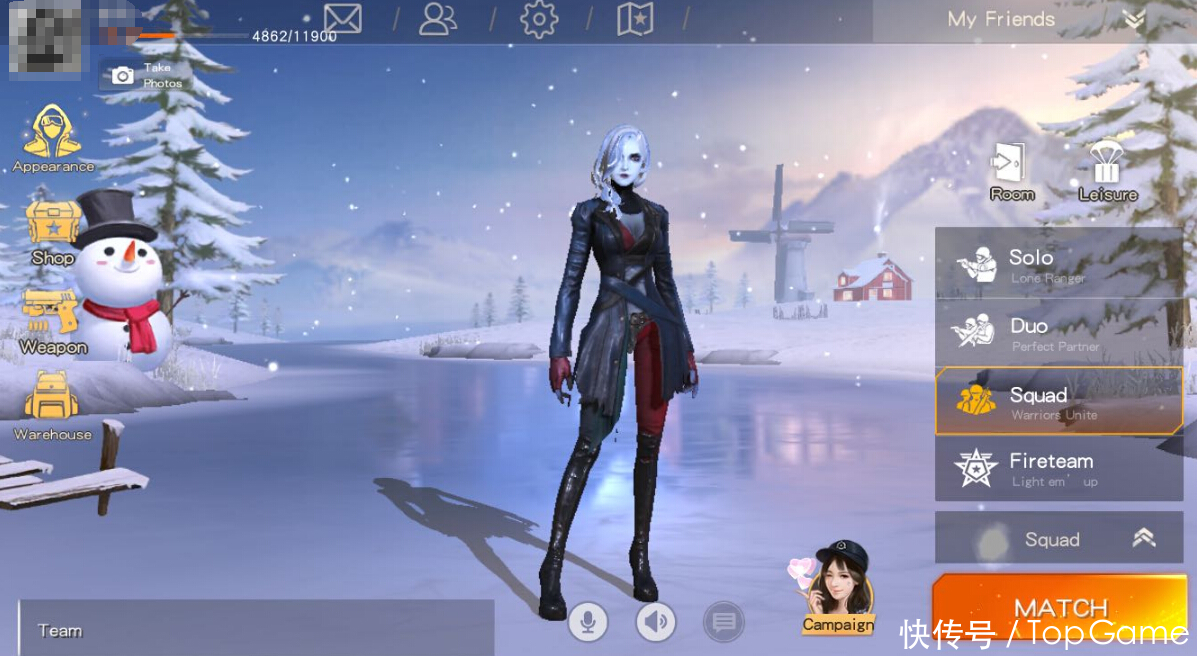Open the Campaign event icon
The width and height of the screenshot is (1197, 656).
[838, 590]
